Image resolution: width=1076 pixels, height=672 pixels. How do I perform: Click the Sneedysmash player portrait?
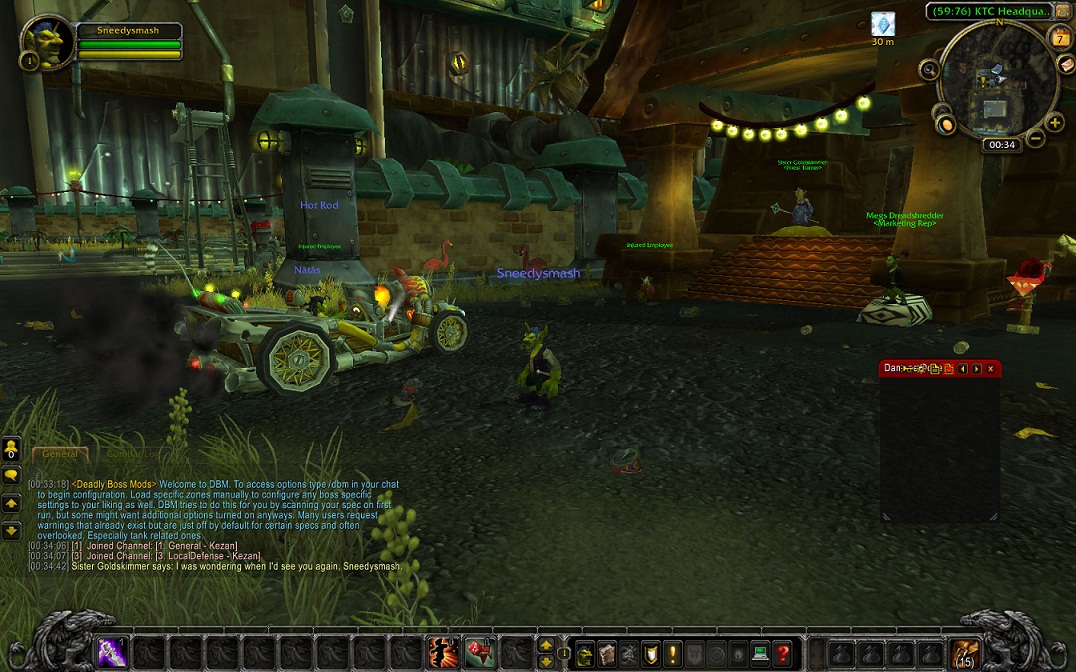pyautogui.click(x=47, y=43)
